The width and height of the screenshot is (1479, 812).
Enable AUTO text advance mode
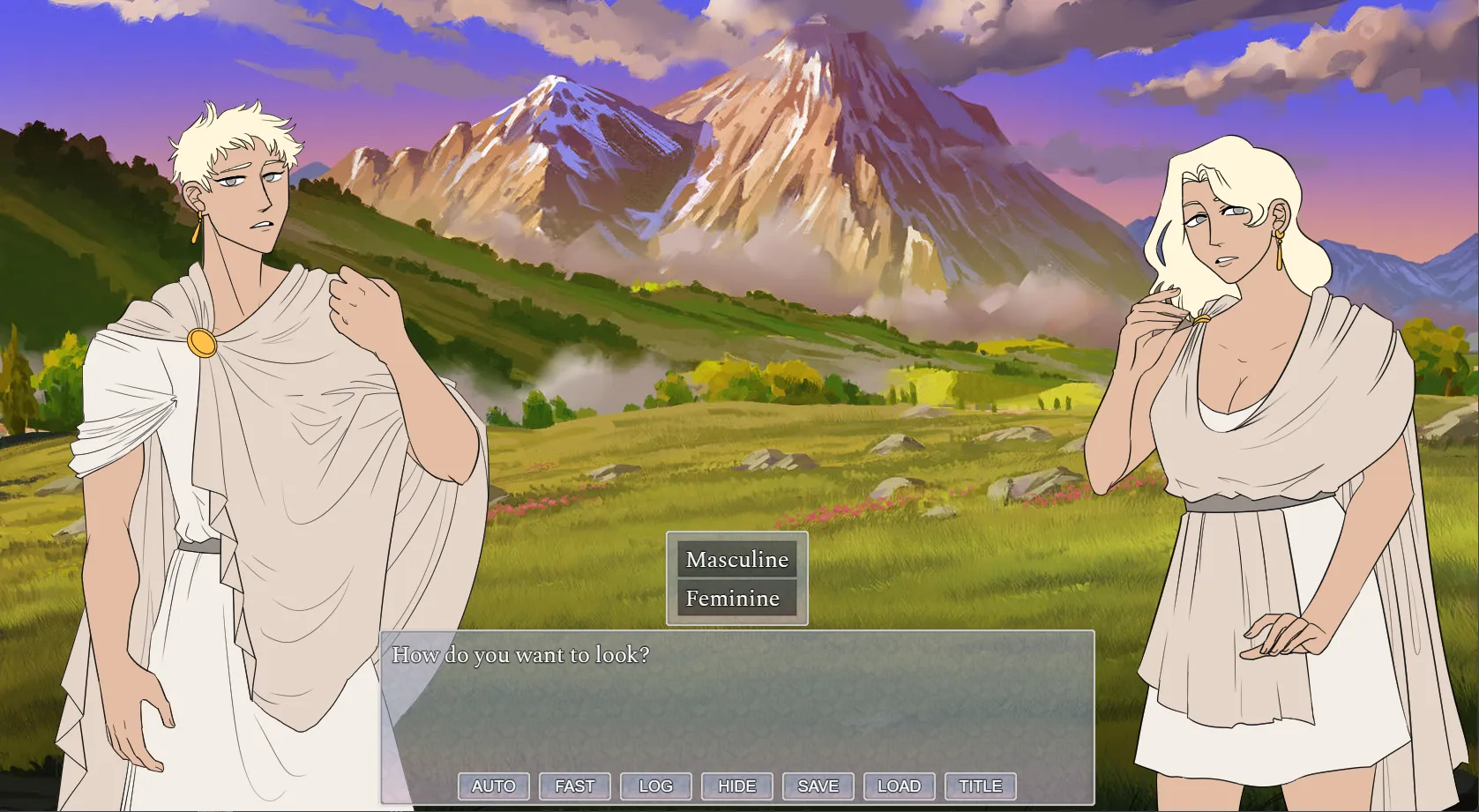click(493, 786)
